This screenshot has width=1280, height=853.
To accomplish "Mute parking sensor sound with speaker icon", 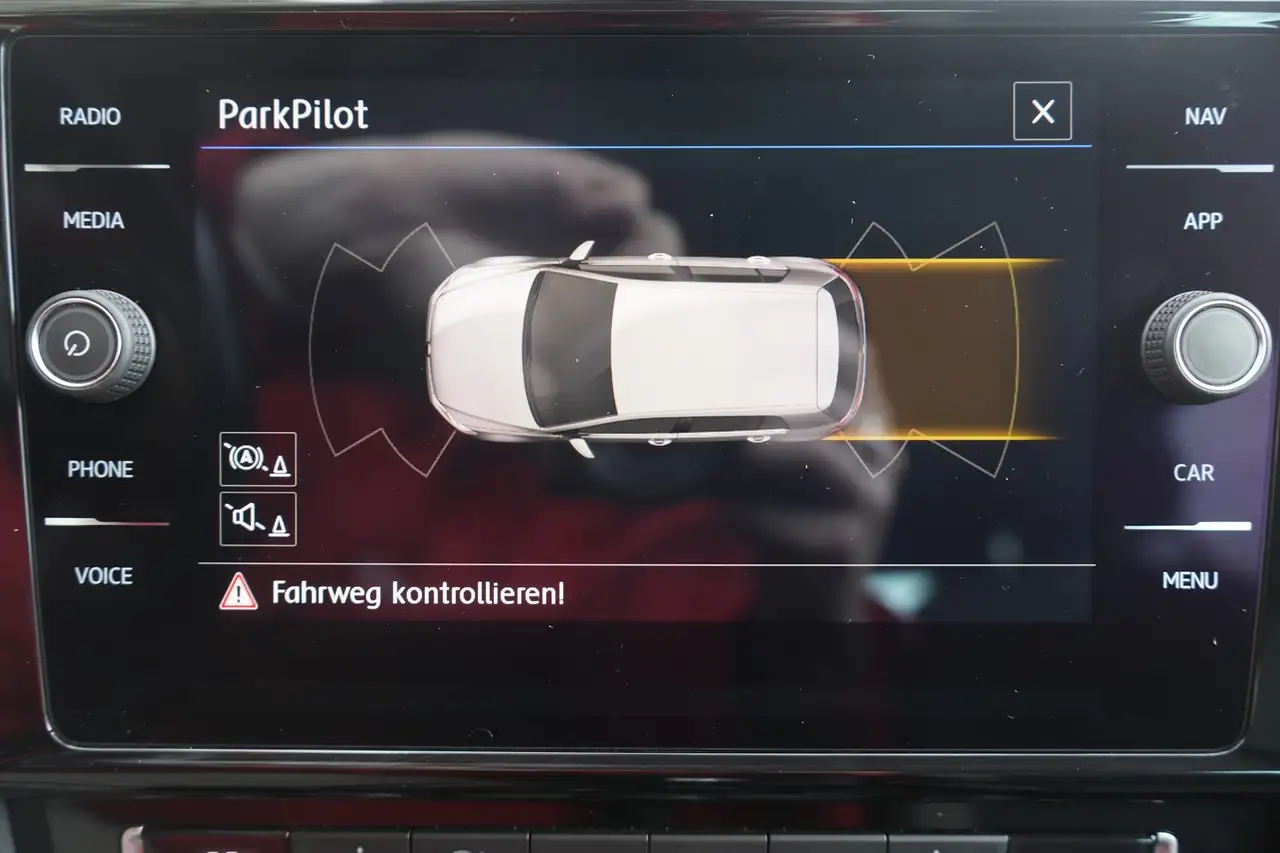I will coord(258,519).
